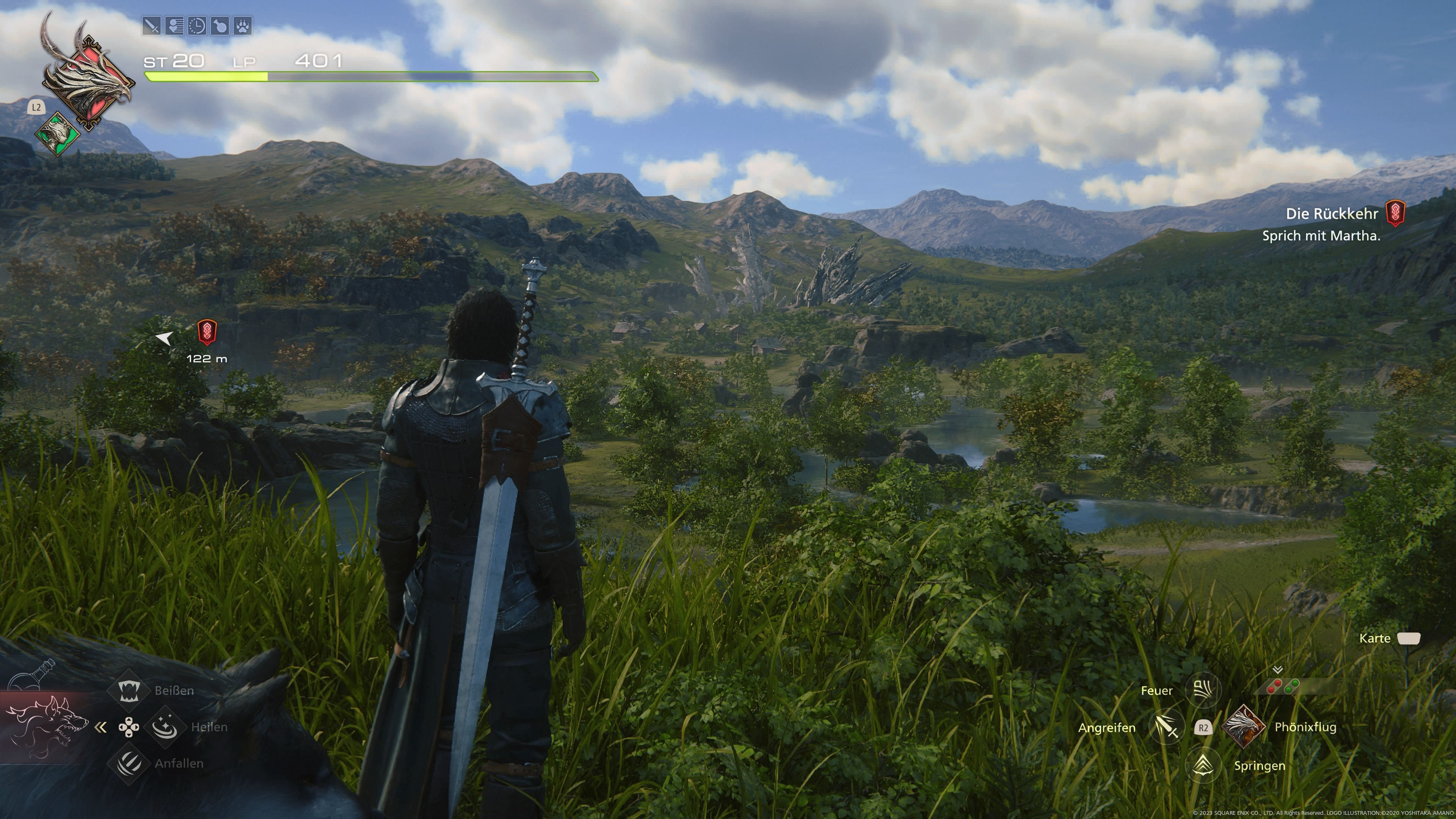Use the Angreifen sword attack icon
The height and width of the screenshot is (819, 1456).
(1167, 728)
